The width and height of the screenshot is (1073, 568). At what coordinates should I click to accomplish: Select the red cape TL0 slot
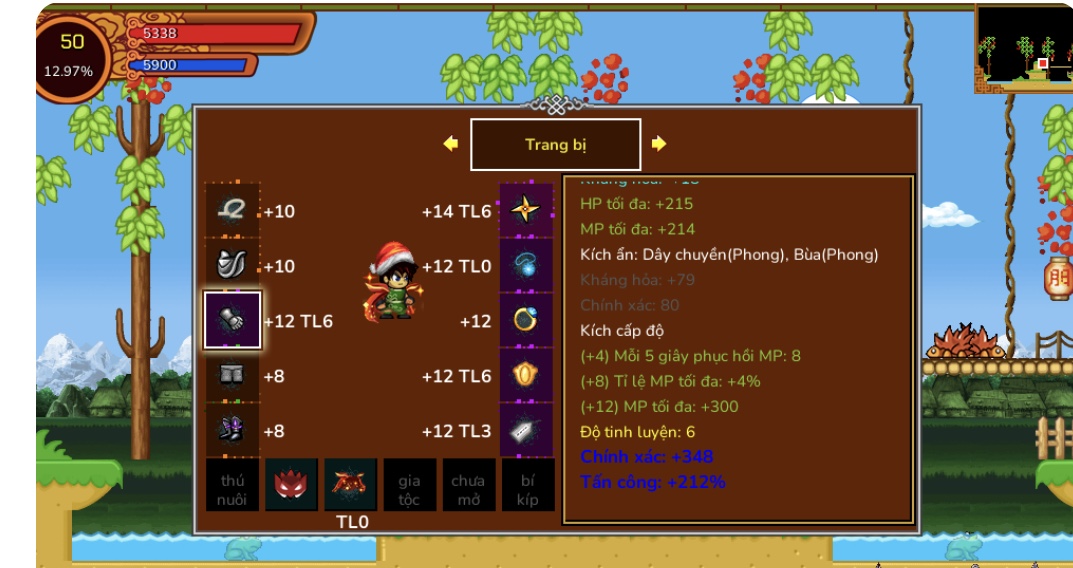pos(351,486)
